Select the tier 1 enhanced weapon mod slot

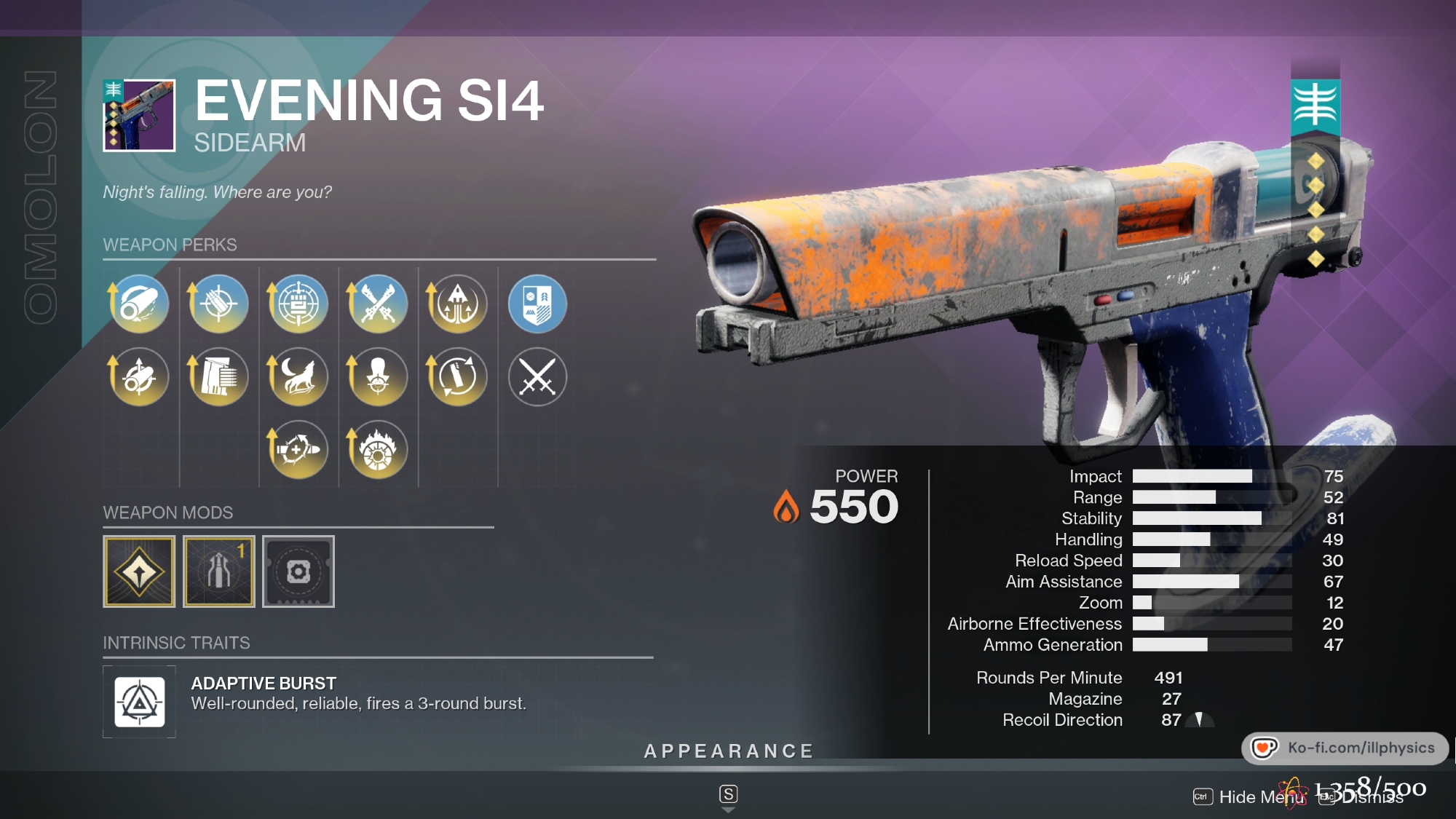[218, 571]
